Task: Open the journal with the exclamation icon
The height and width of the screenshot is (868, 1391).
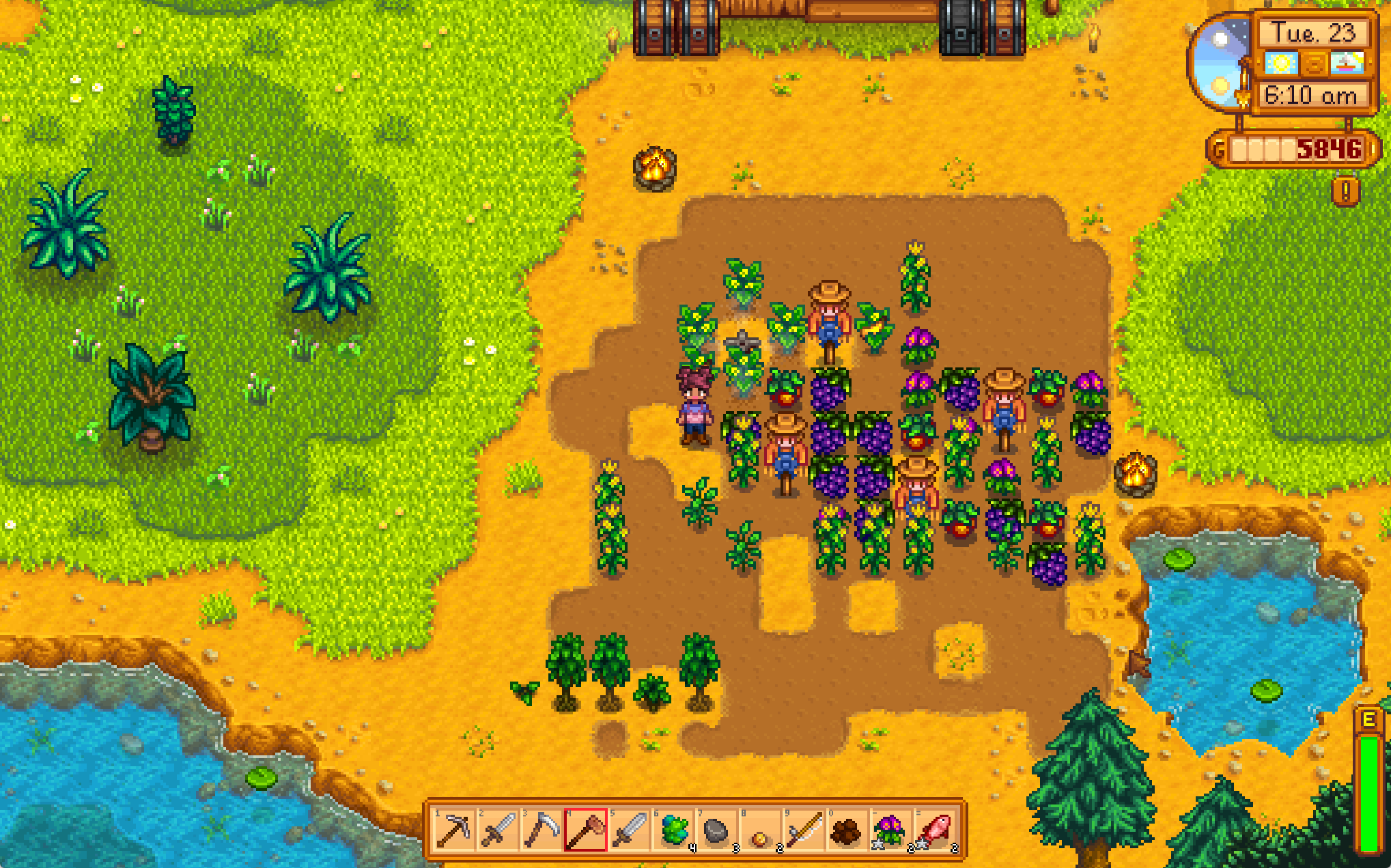Action: [1345, 192]
